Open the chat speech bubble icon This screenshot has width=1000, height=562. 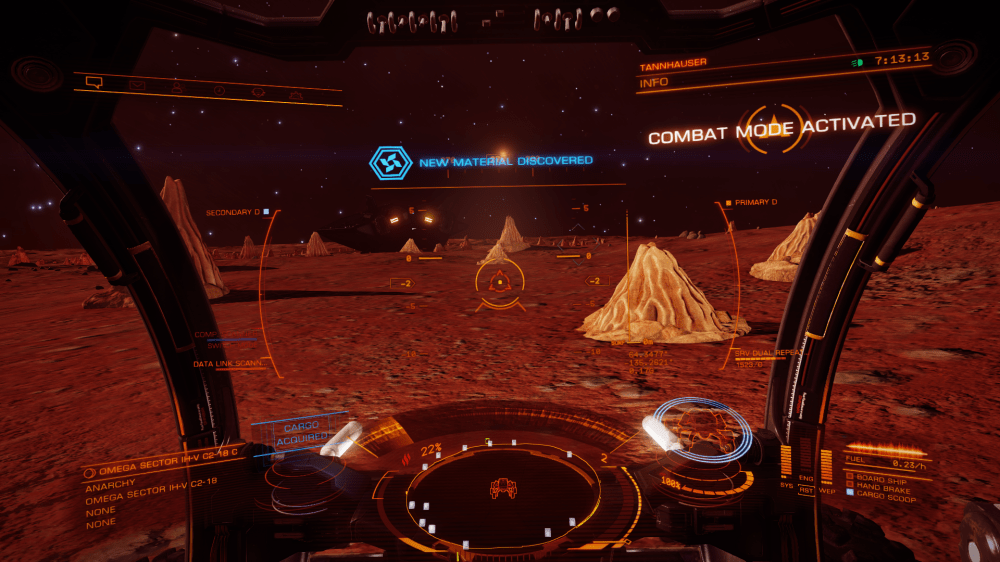(95, 82)
